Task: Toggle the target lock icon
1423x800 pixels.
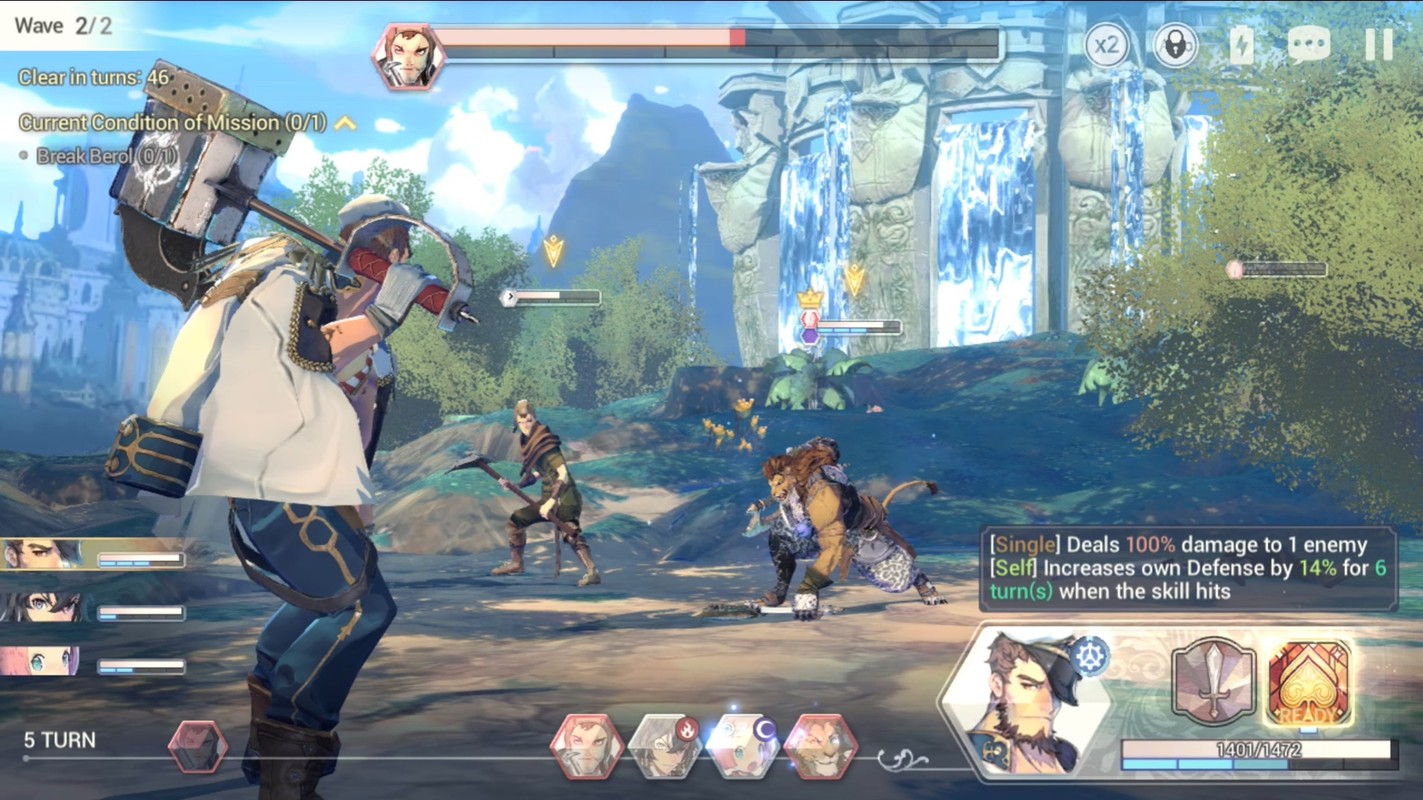Action: click(x=1175, y=46)
